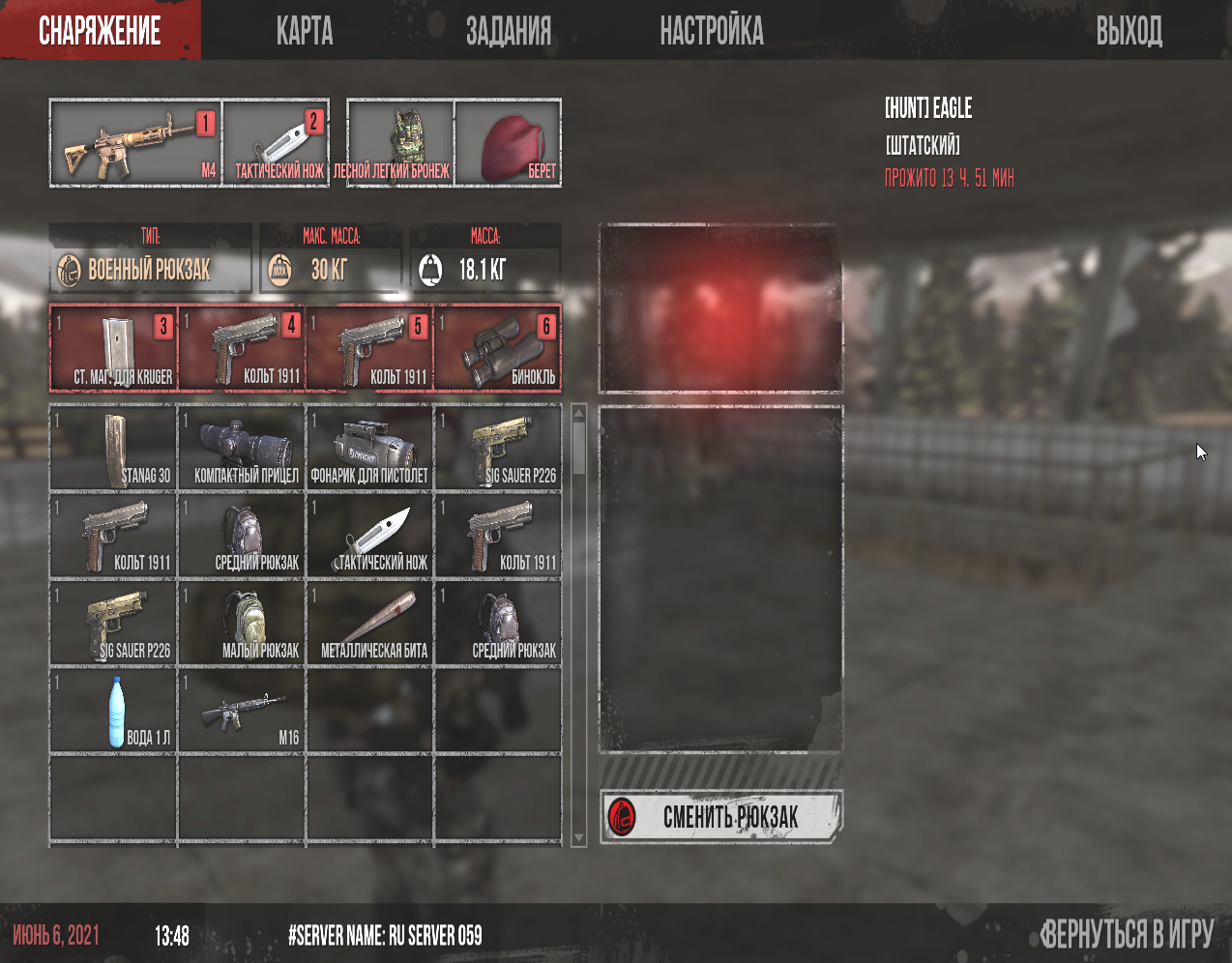1232x963 pixels.
Task: Choose the Кольт 1911 in quick slot 5
Action: click(370, 348)
